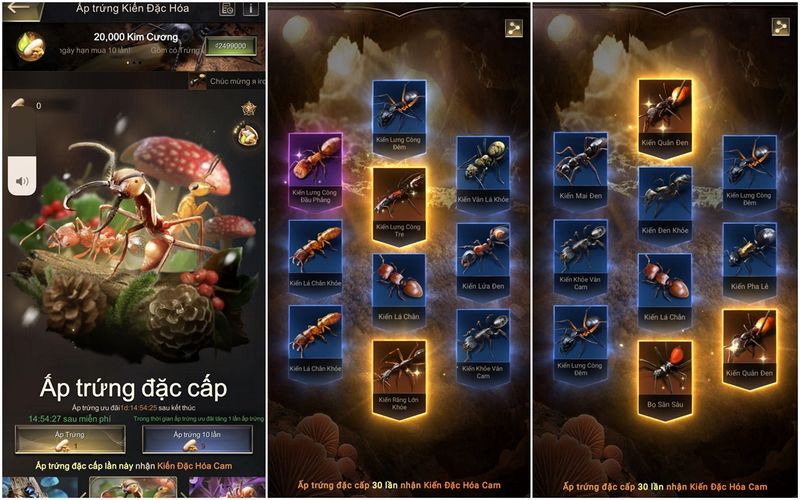Select the Kiến Răng Lớn Khỏe card
800x500 pixels.
pyautogui.click(x=399, y=377)
